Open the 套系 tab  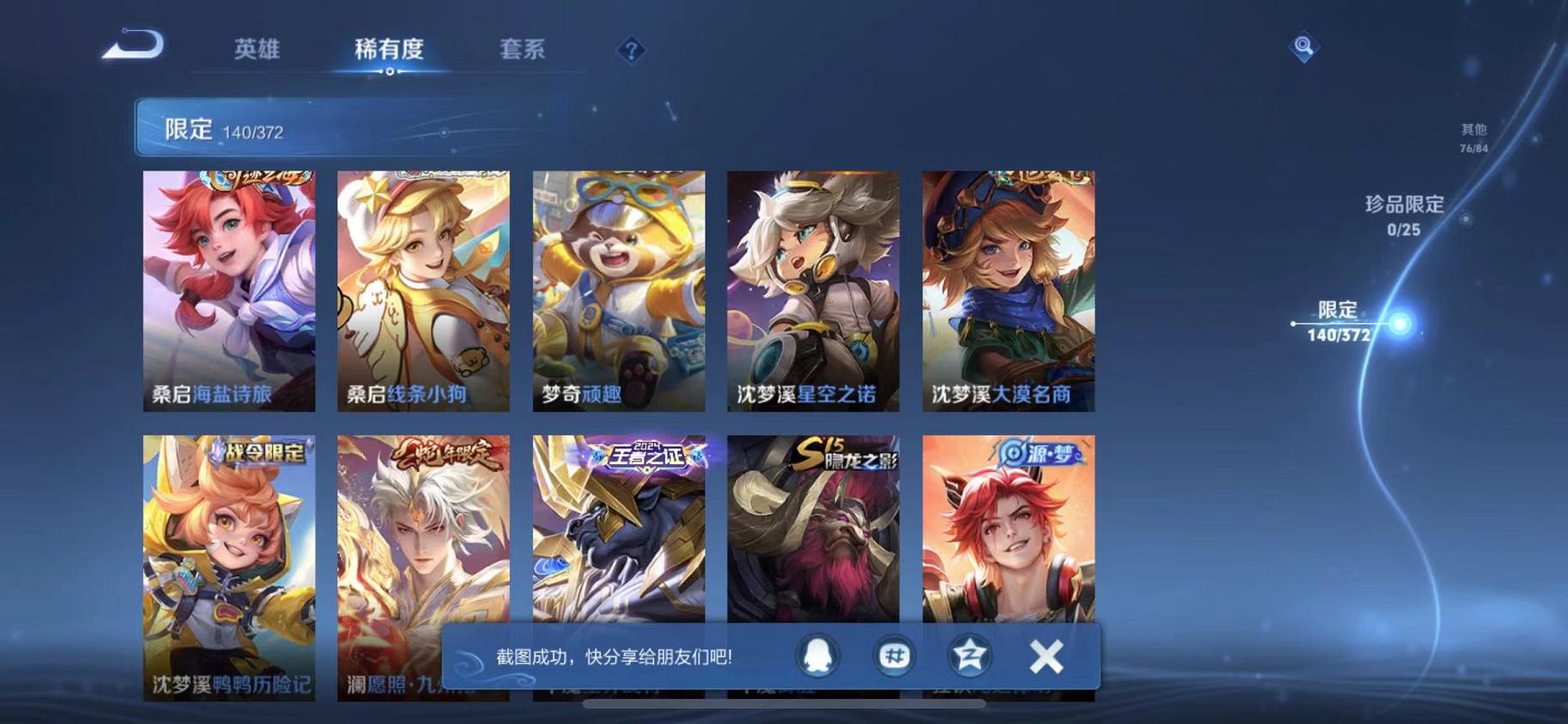pos(523,50)
